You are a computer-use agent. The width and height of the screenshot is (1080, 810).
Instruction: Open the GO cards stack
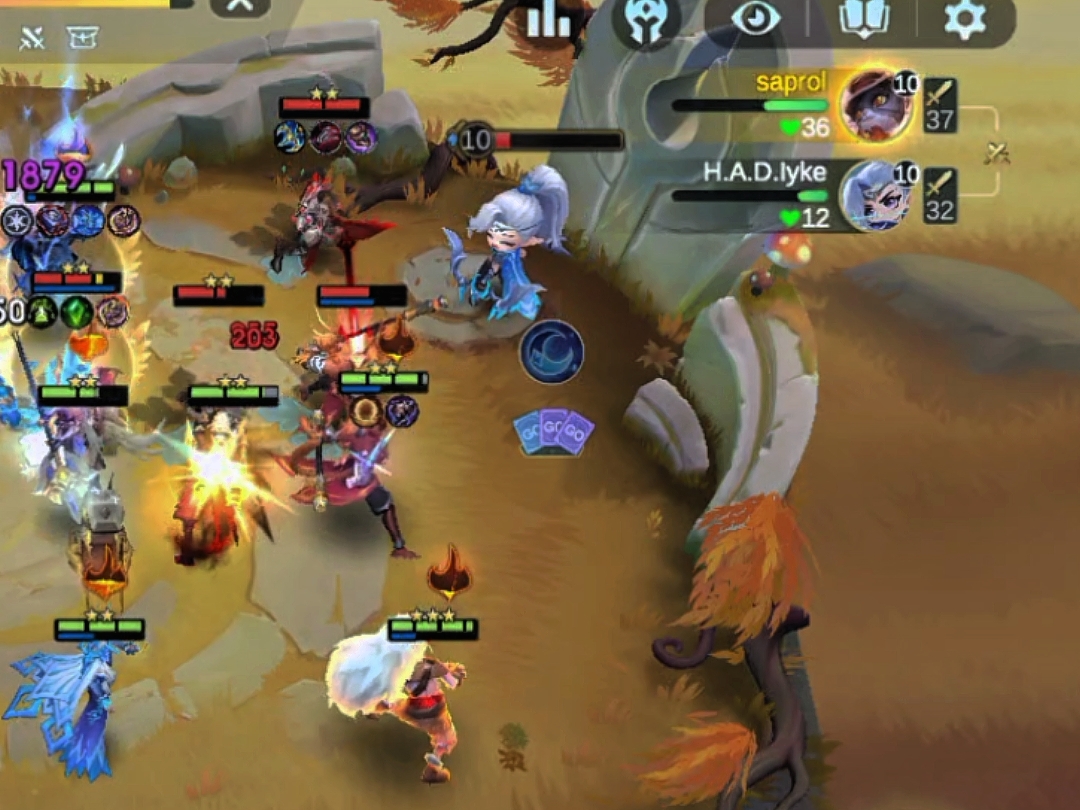[553, 433]
